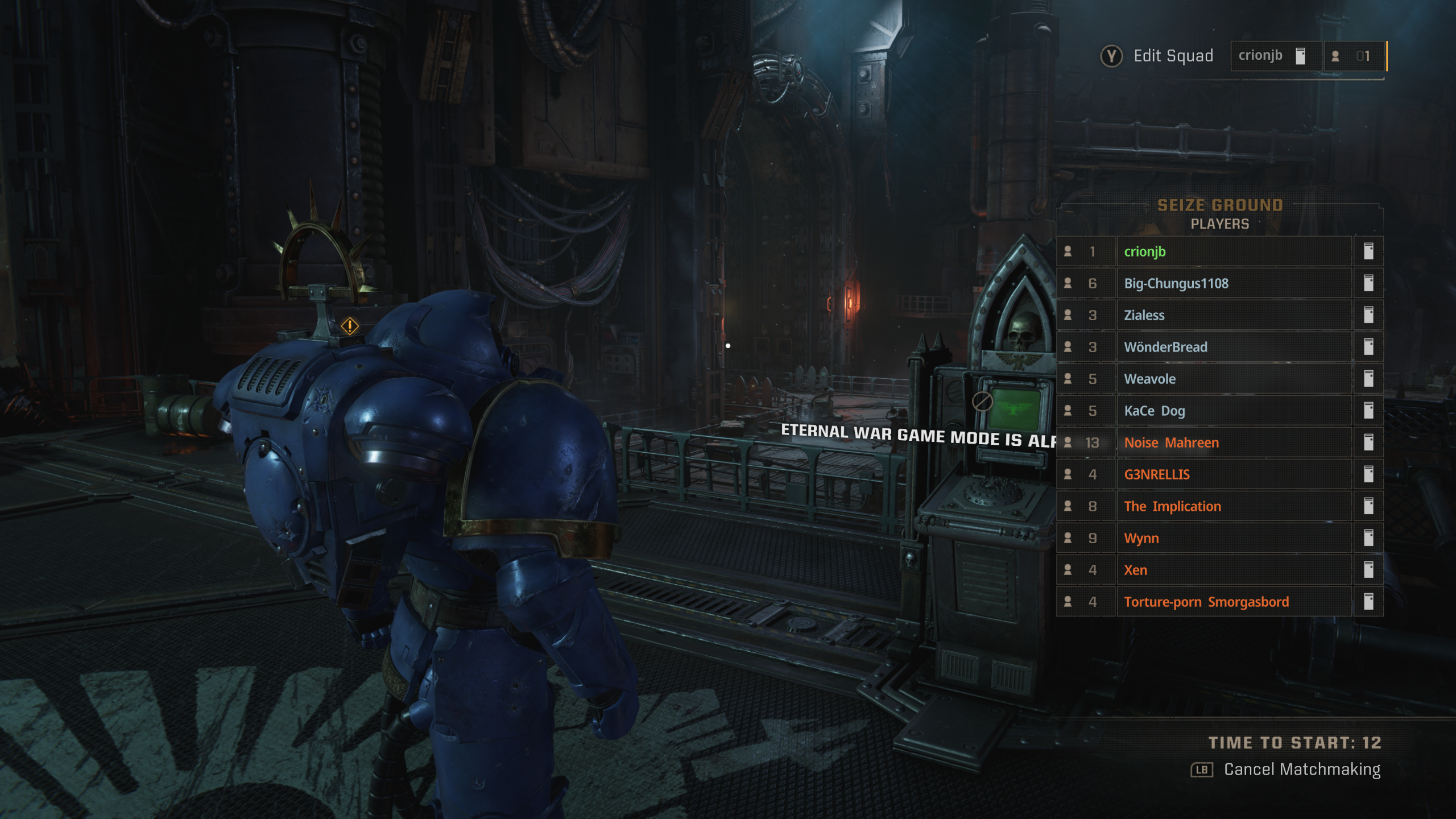Cancel Matchmaking for this lobby

point(1287,770)
